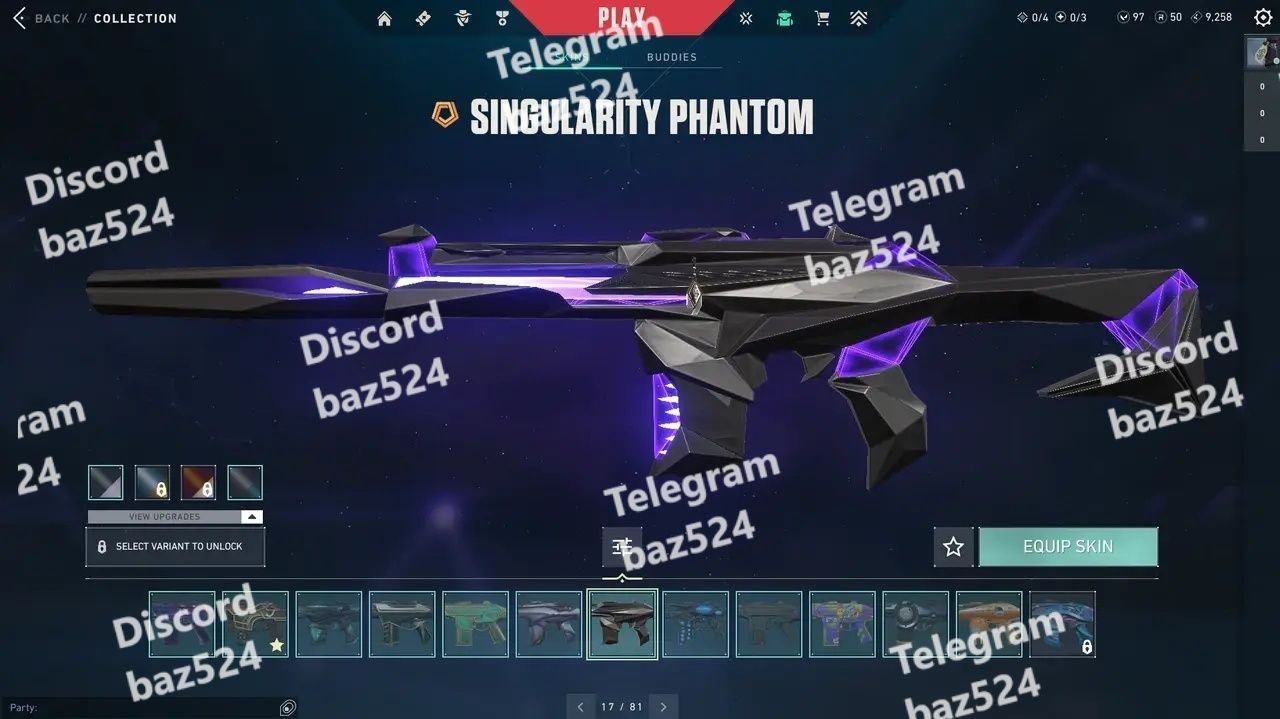Go to the next skin page
The height and width of the screenshot is (719, 1280).
(663, 707)
